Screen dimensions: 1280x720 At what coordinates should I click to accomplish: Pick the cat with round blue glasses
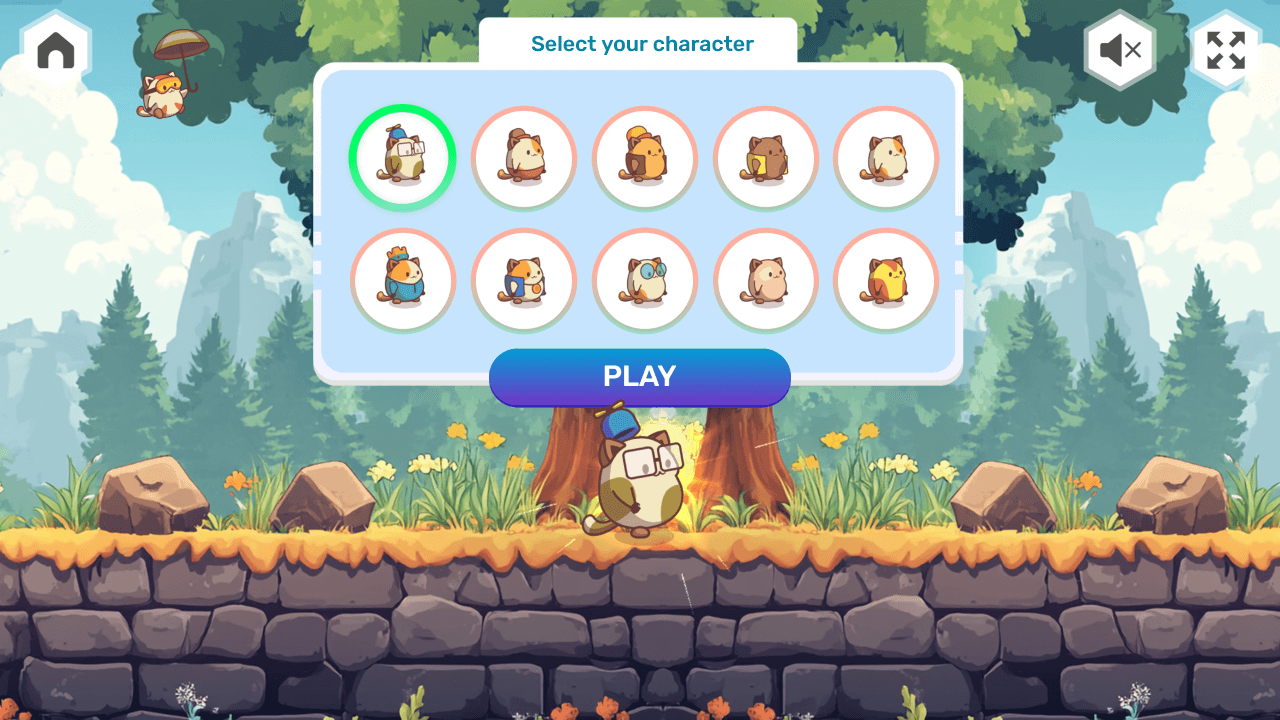pos(644,280)
